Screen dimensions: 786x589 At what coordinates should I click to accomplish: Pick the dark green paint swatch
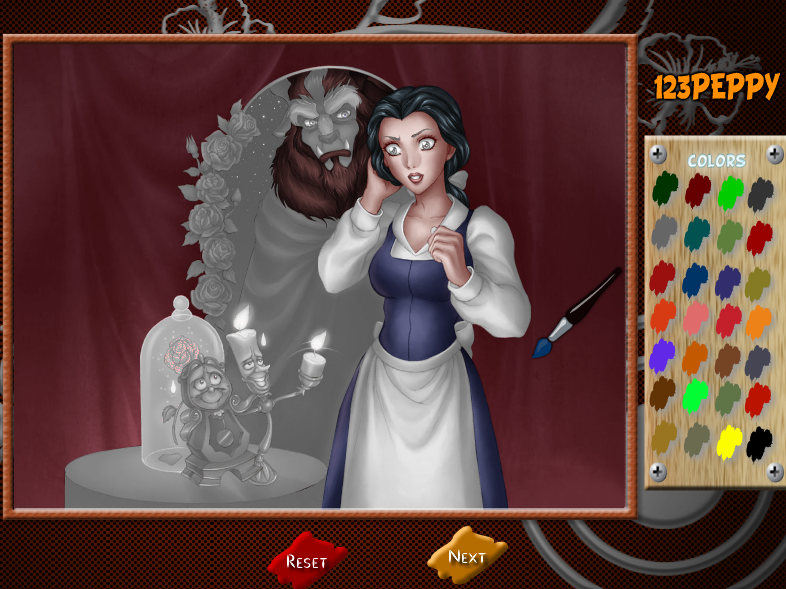click(x=665, y=187)
